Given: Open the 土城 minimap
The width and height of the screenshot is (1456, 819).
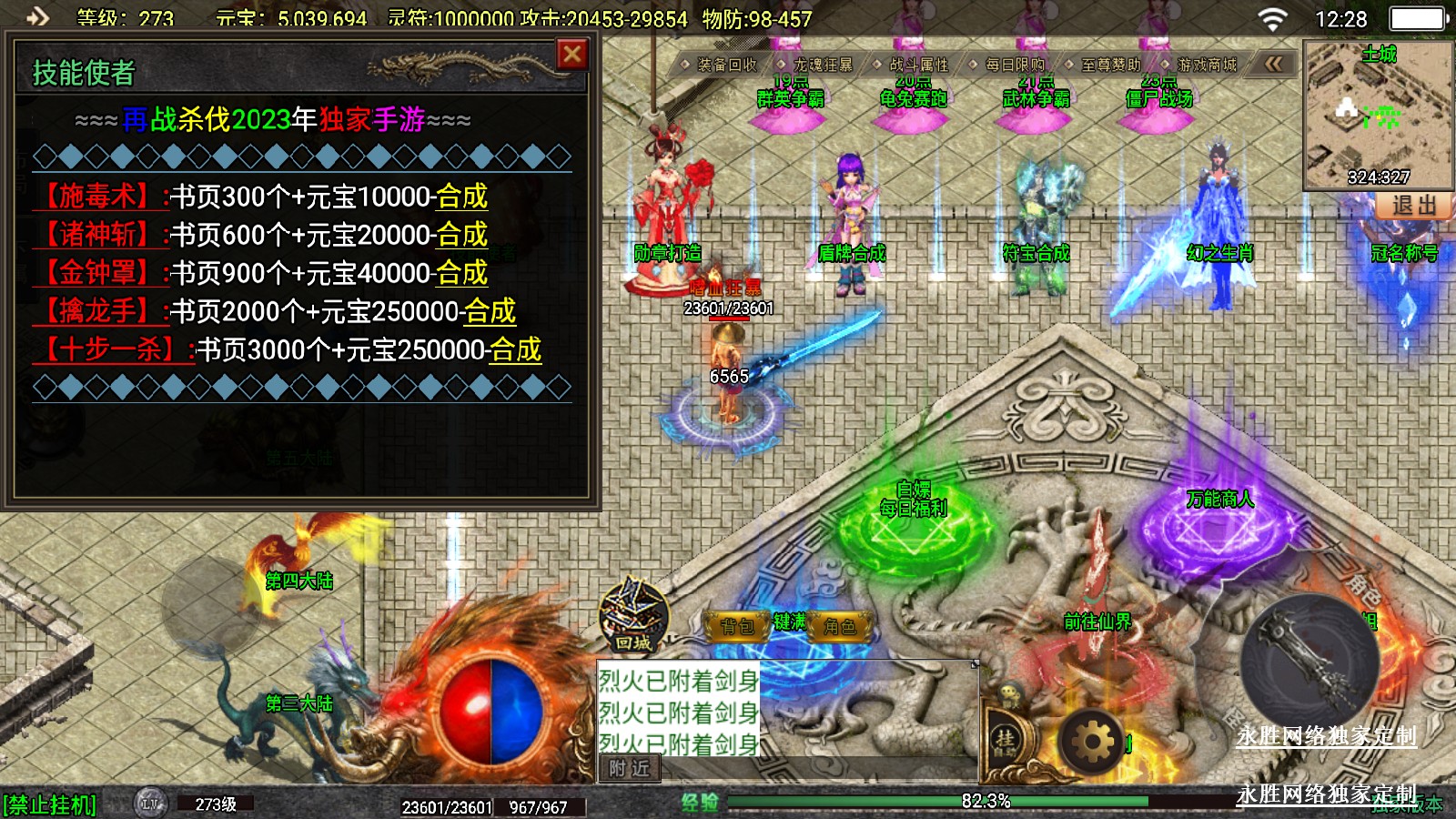Looking at the screenshot, I should point(1378,114).
